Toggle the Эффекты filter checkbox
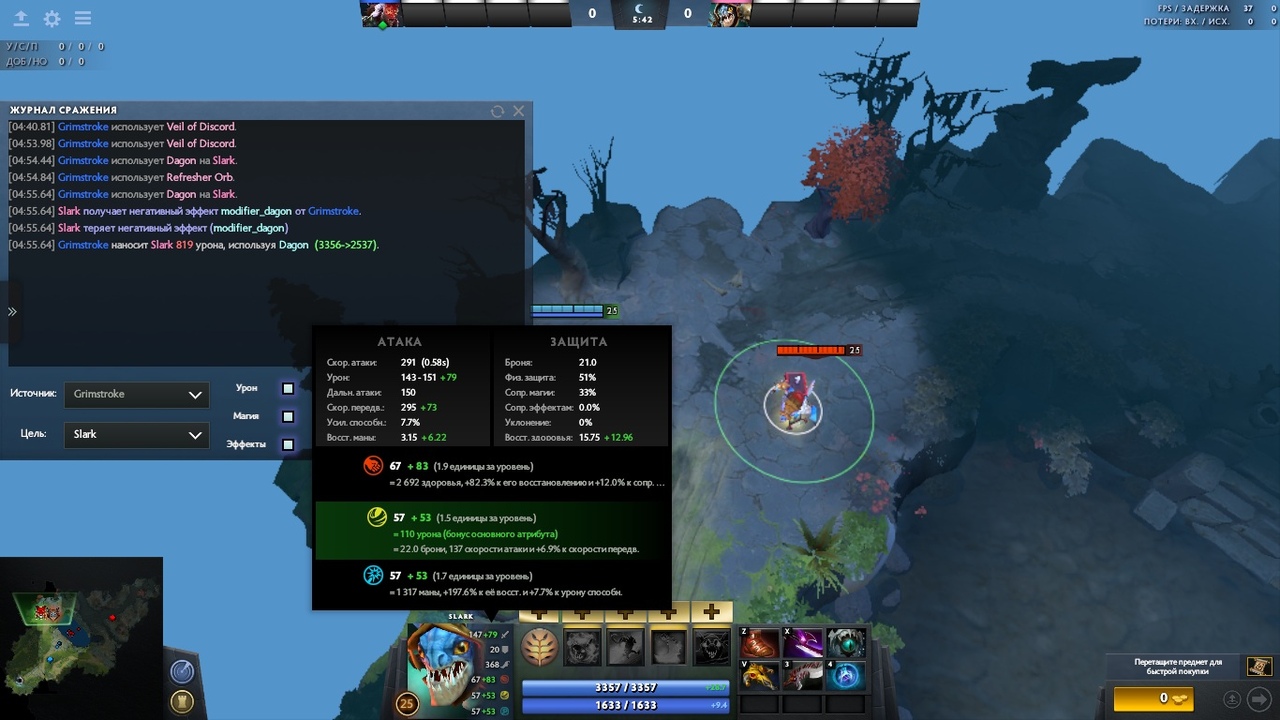This screenshot has height=720, width=1280. point(288,444)
